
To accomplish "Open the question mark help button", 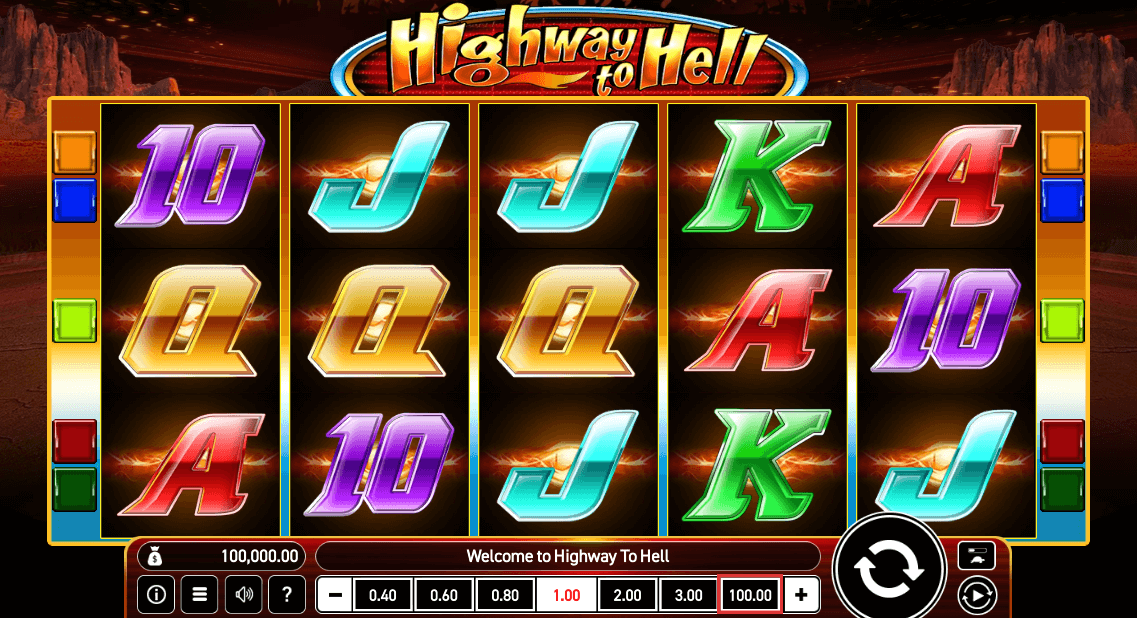I will 287,595.
